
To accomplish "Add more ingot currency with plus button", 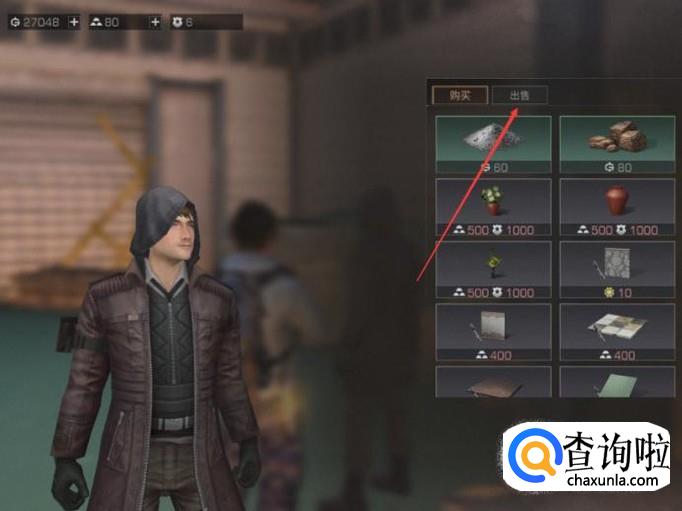I will (x=155, y=21).
